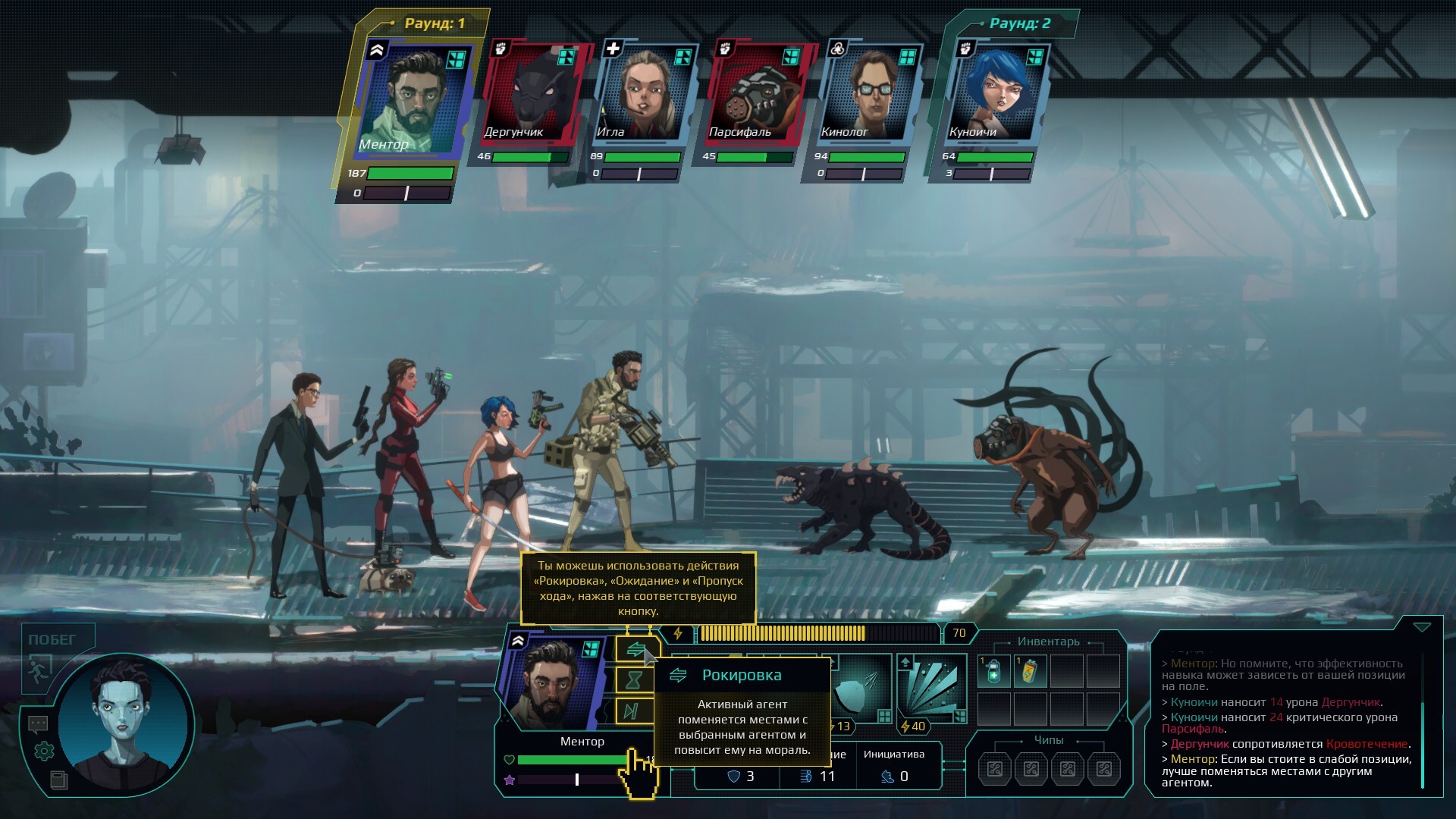Click the active Ментор portrait in the bottom panel
The image size is (1456, 819).
[552, 682]
